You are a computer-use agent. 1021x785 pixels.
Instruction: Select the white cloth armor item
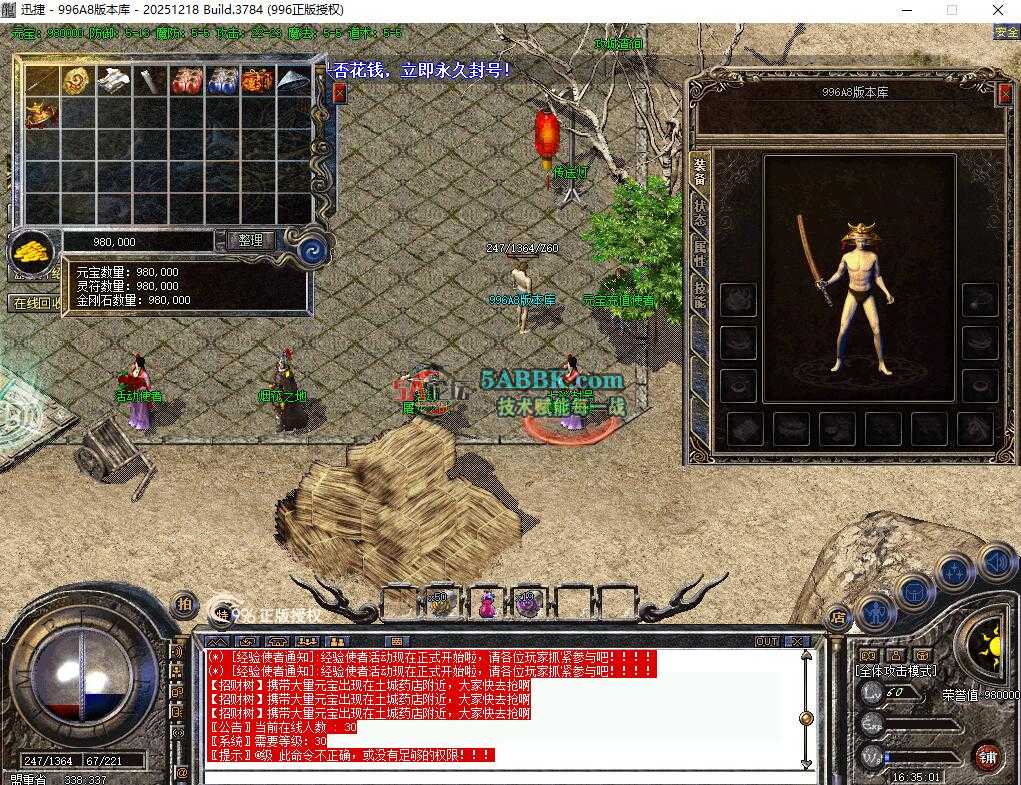click(113, 81)
